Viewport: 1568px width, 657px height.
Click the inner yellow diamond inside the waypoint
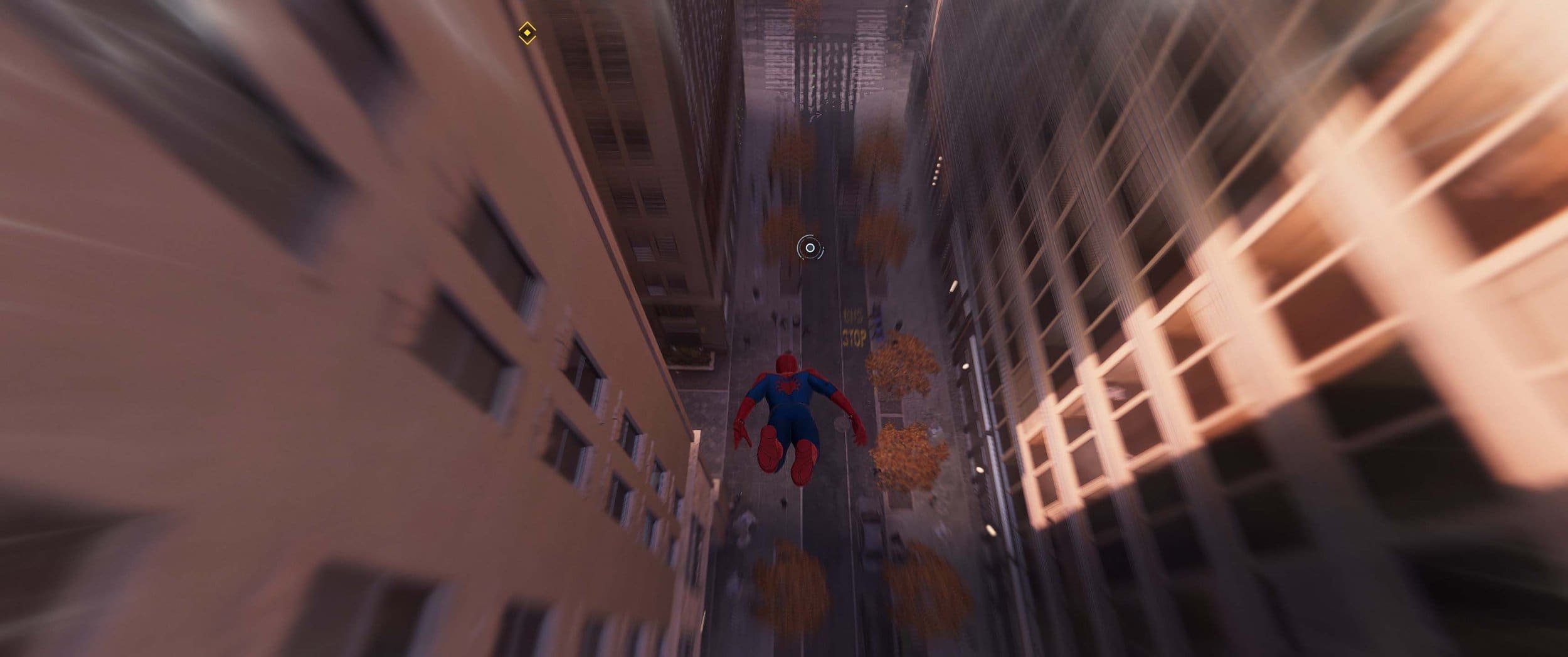click(527, 32)
